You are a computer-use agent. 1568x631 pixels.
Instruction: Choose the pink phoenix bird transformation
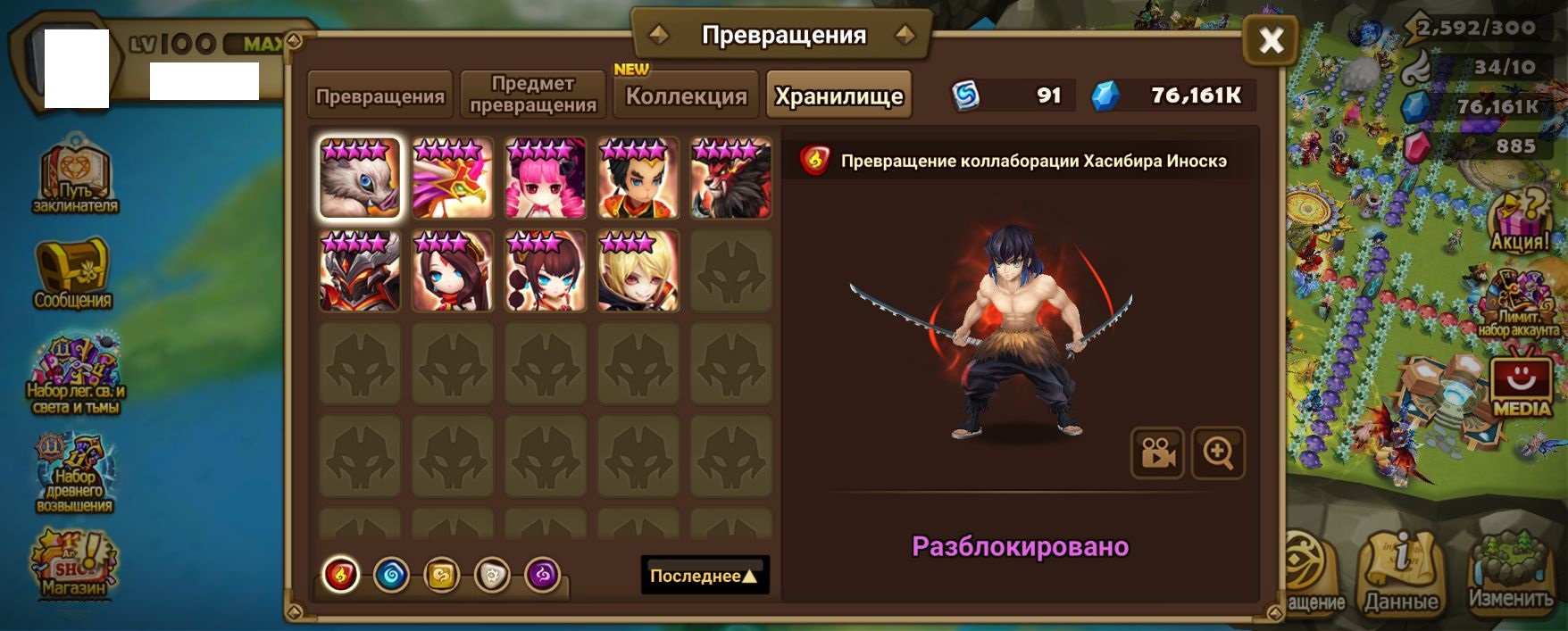(453, 179)
